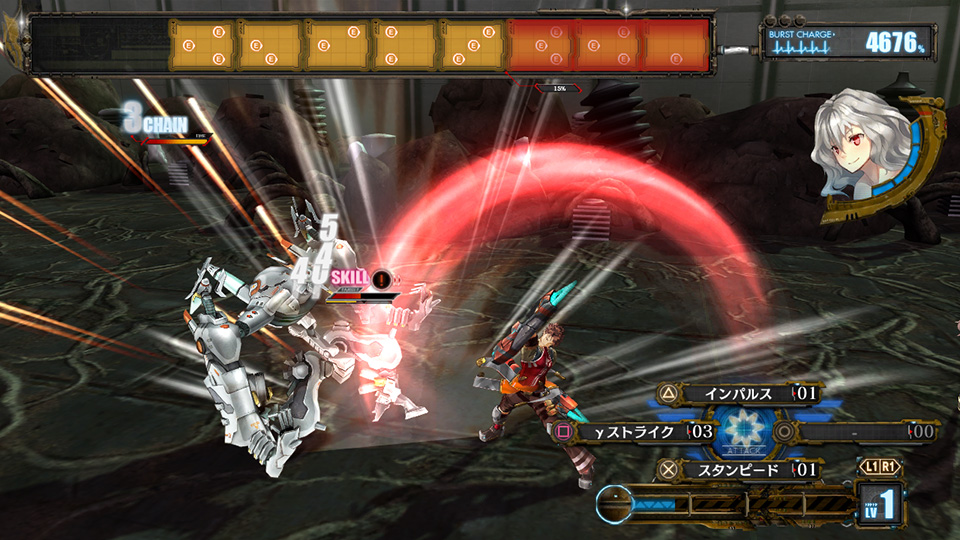This screenshot has width=960, height=540.
Task: Pick the empty skill slot marked 00
Action: pyautogui.click(x=860, y=432)
